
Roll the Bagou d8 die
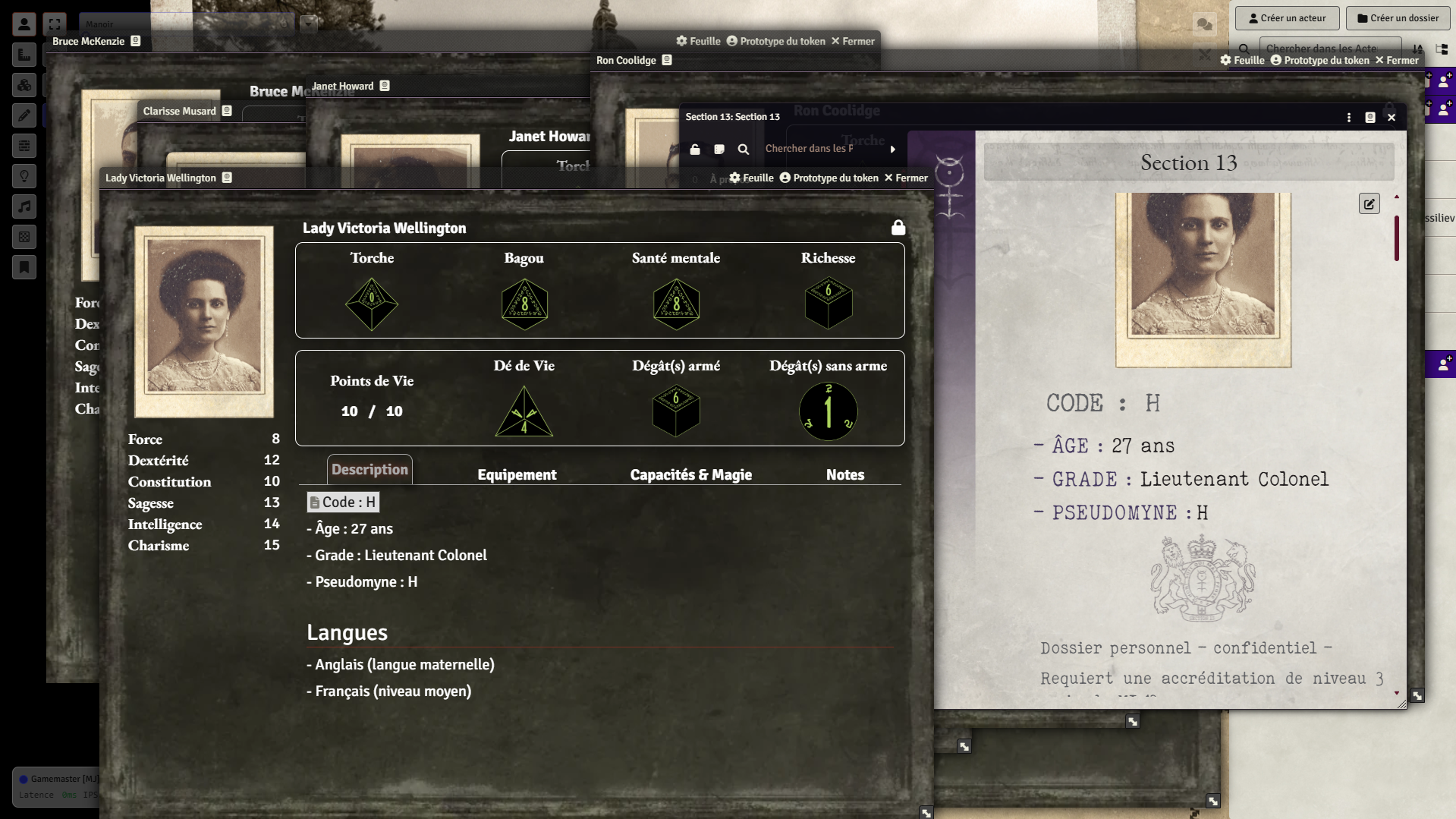(524, 304)
